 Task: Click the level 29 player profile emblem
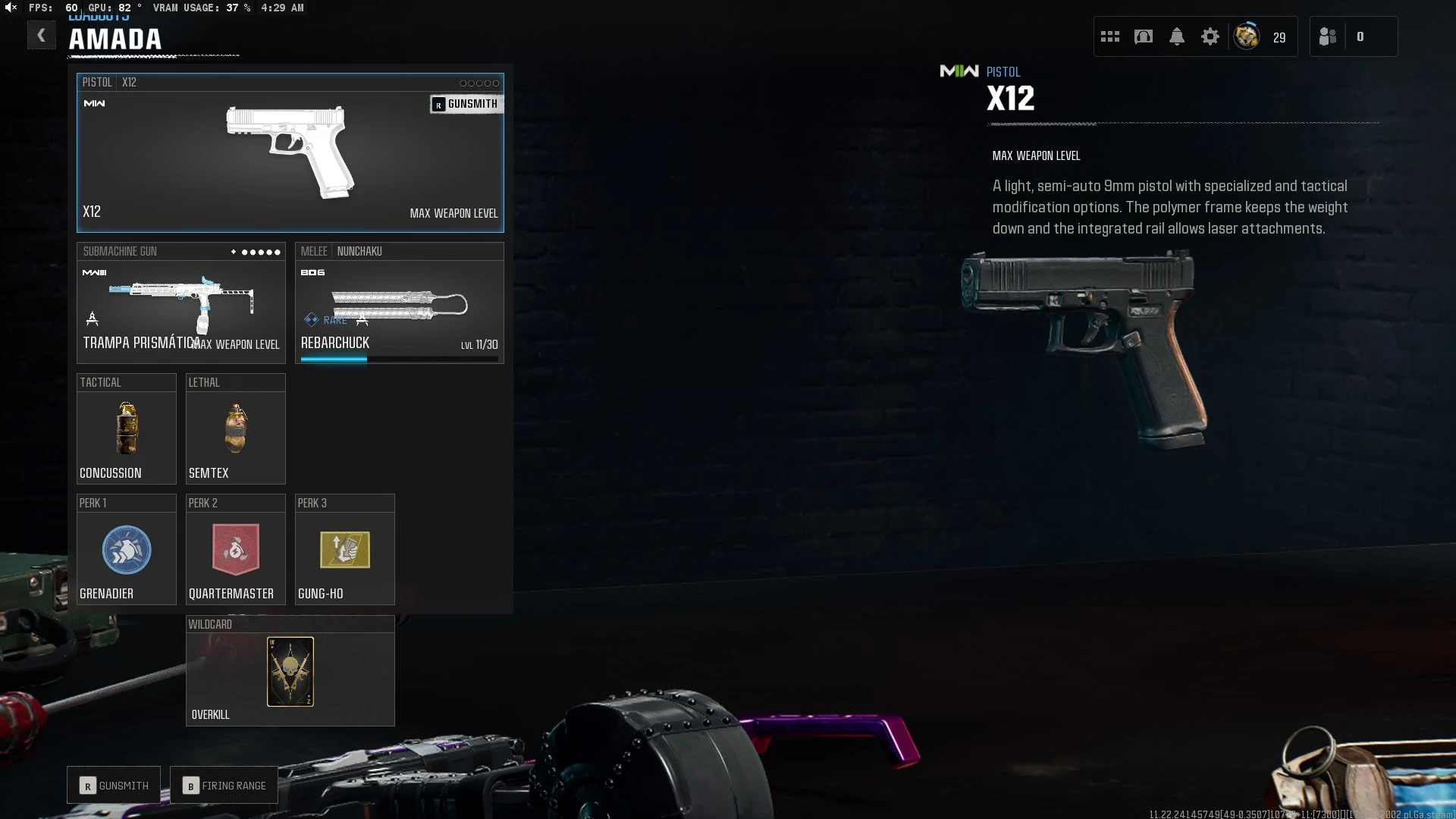1247,36
